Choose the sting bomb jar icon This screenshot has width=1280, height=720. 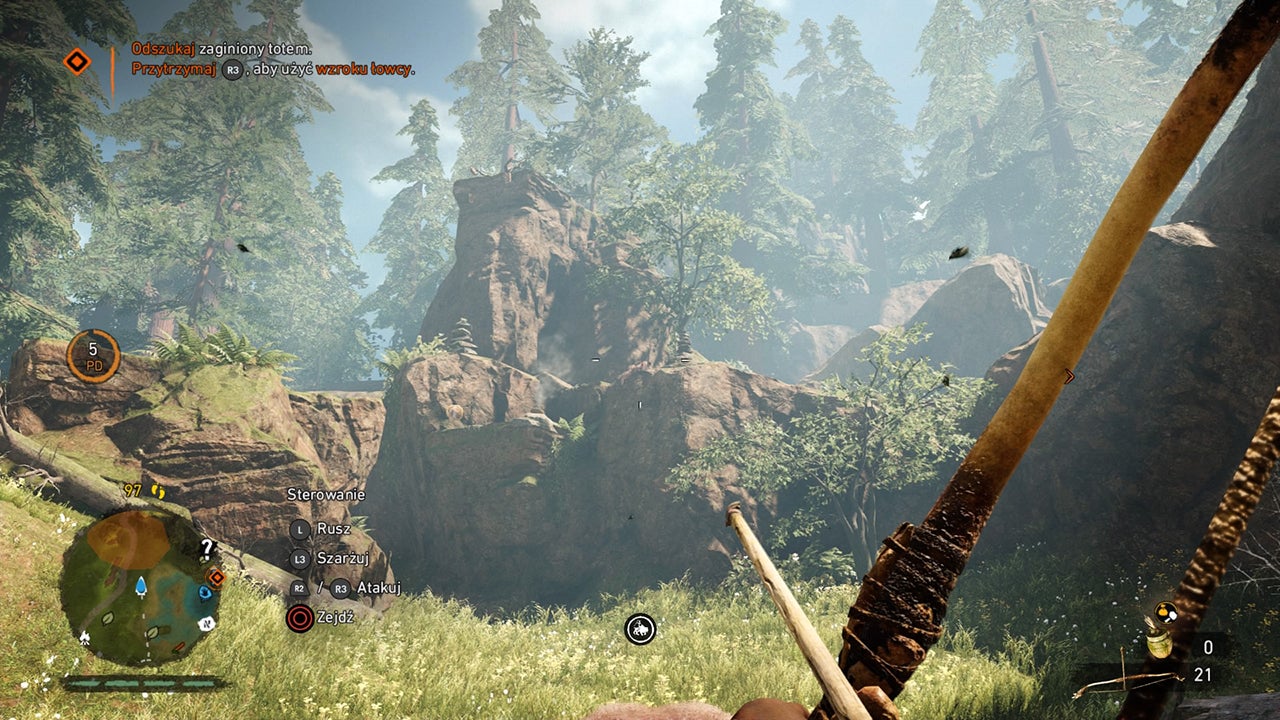click(x=1158, y=643)
